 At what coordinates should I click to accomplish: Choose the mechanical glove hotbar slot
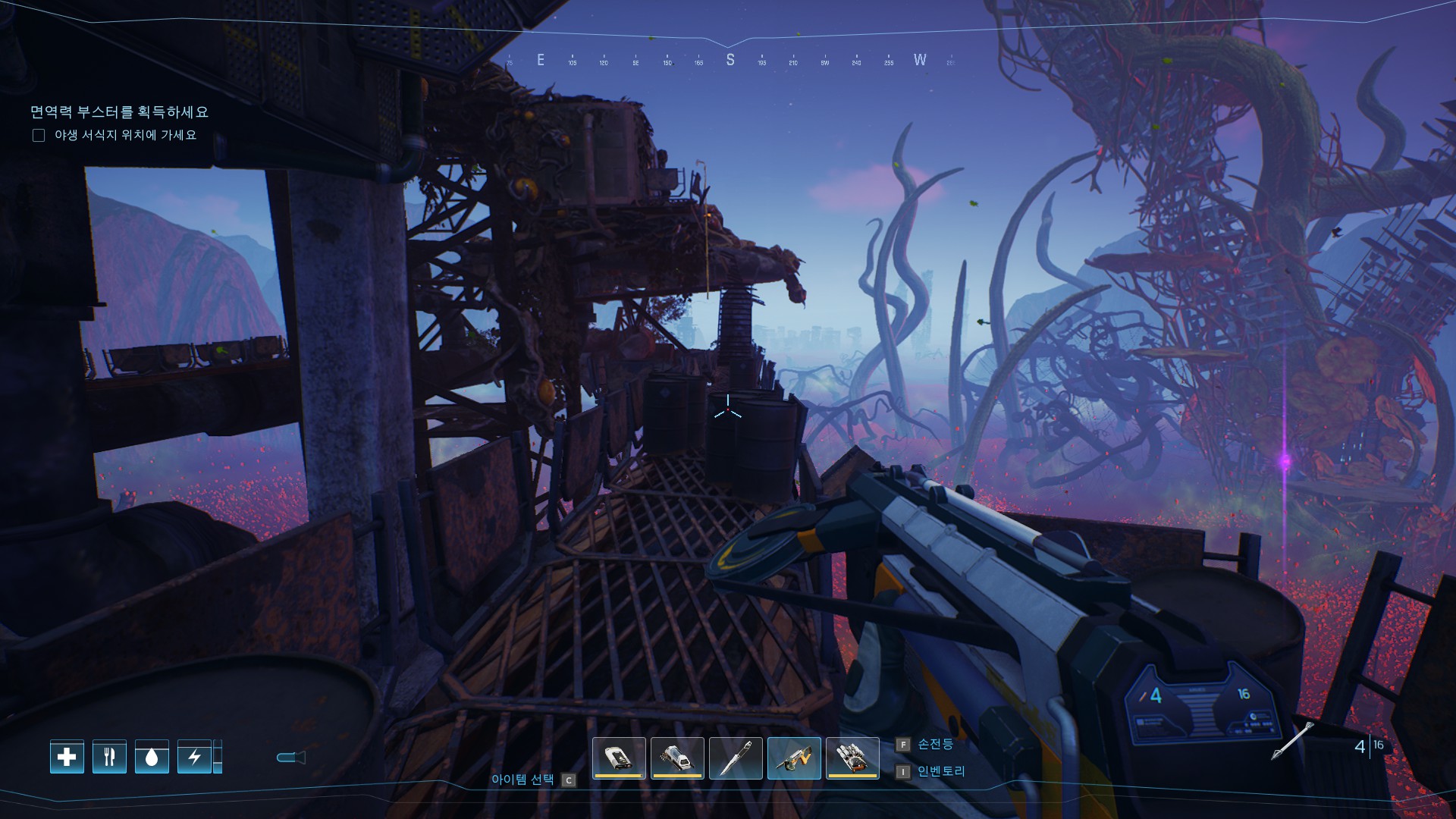(852, 758)
